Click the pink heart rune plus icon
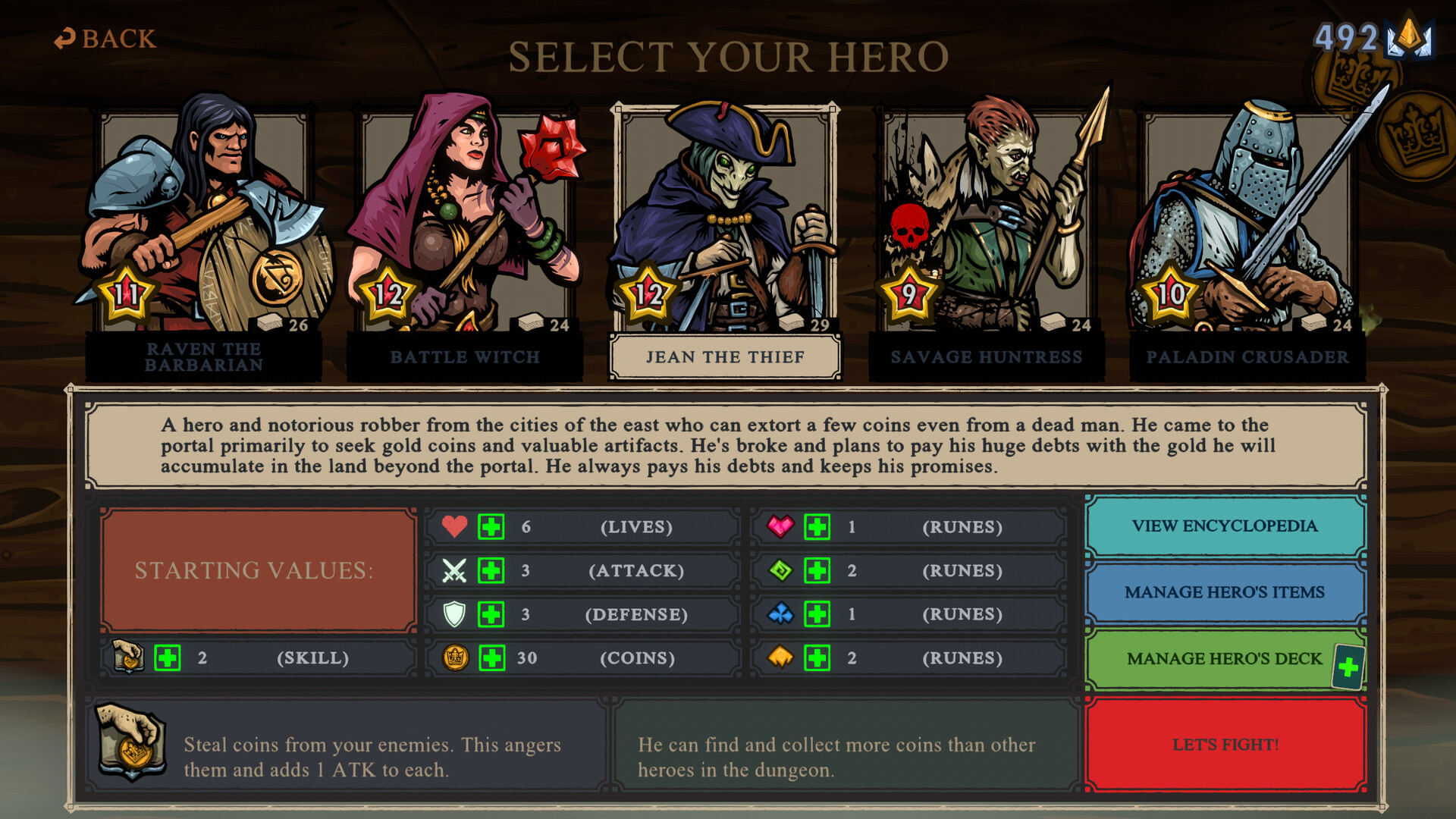Screen dimensions: 1456x819 coord(817,526)
